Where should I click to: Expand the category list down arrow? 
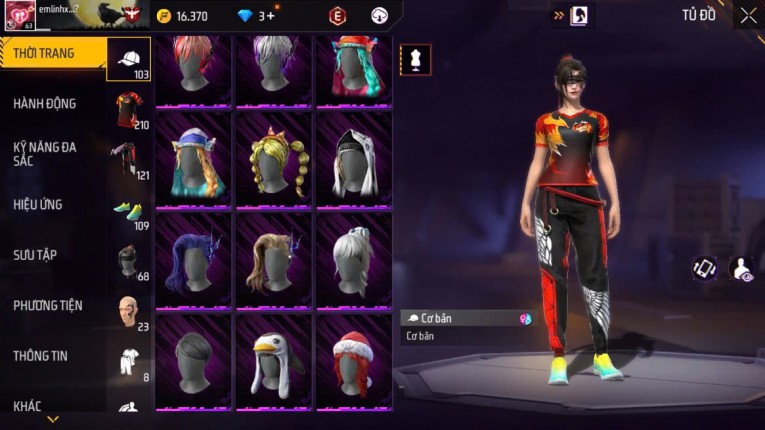(x=53, y=420)
